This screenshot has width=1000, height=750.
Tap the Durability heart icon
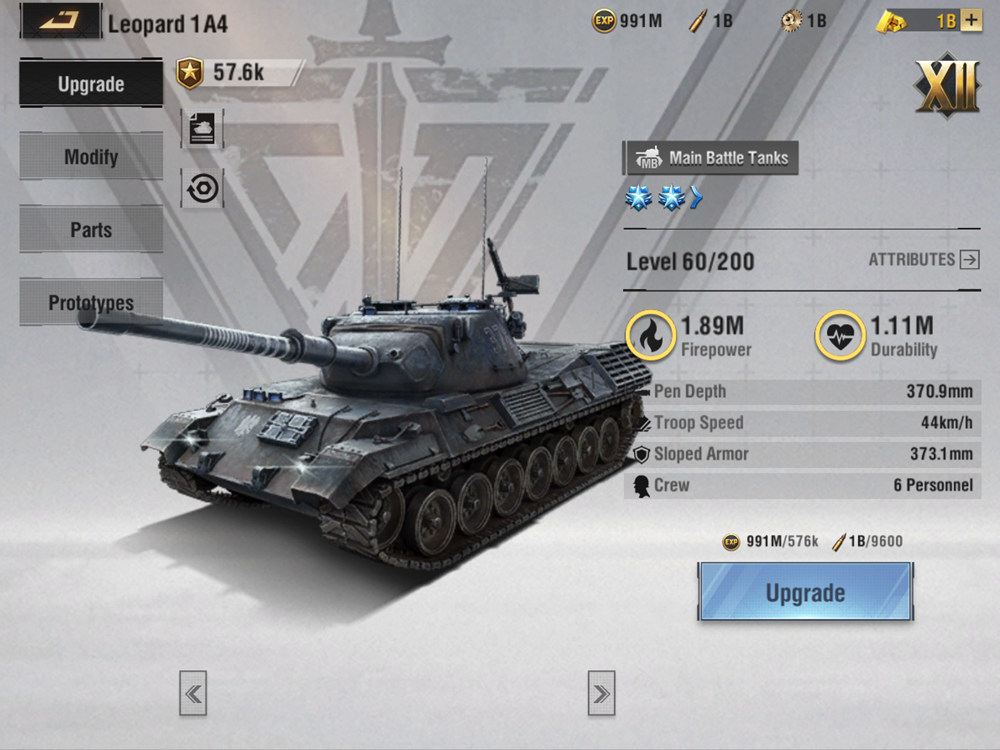pos(840,335)
